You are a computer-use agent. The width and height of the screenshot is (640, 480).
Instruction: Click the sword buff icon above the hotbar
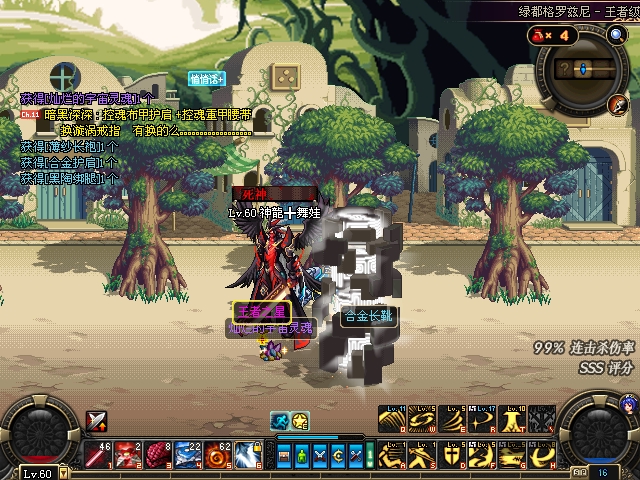pyautogui.click(x=97, y=421)
